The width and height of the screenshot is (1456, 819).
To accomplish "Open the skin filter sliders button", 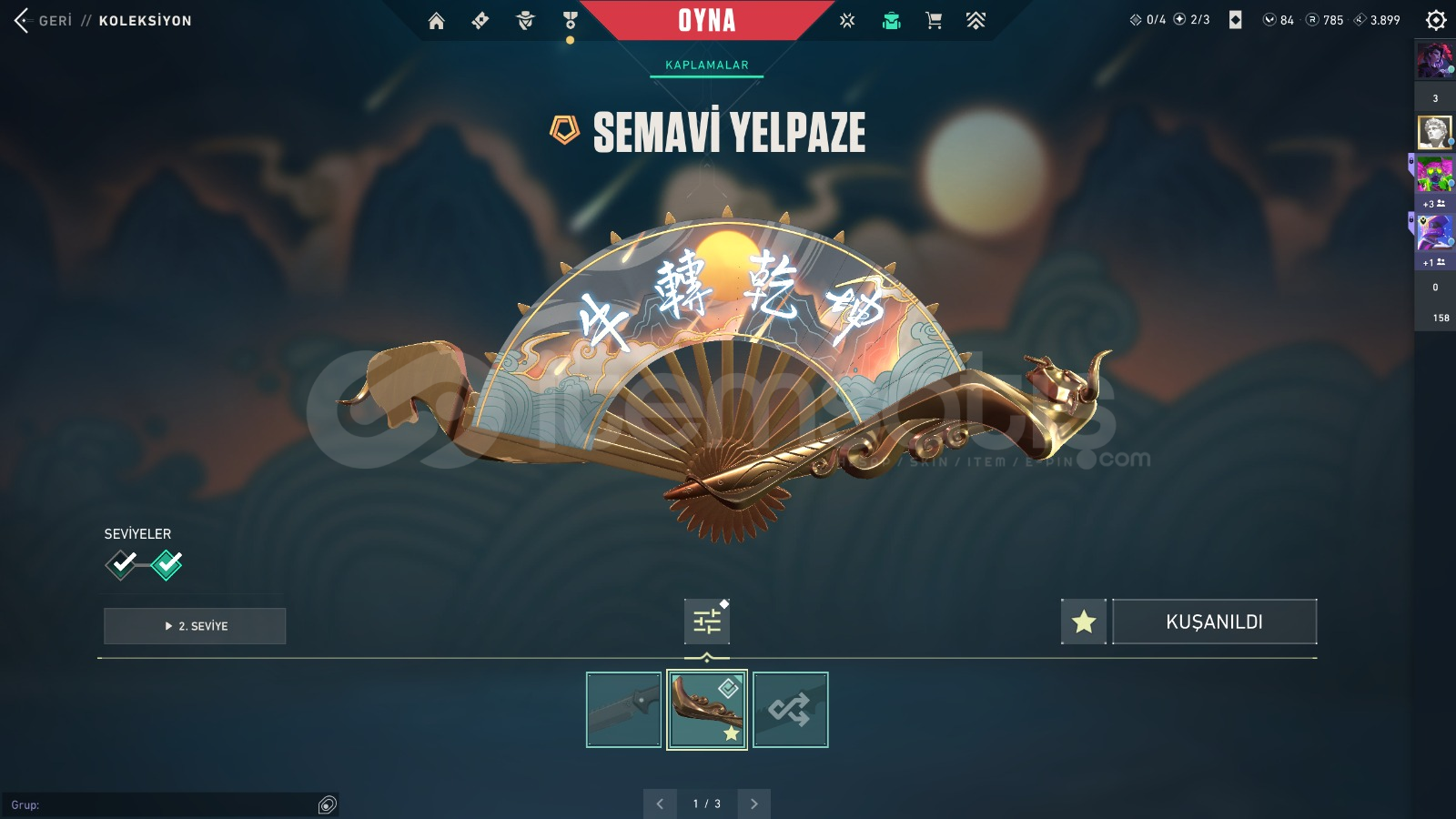I will click(707, 622).
